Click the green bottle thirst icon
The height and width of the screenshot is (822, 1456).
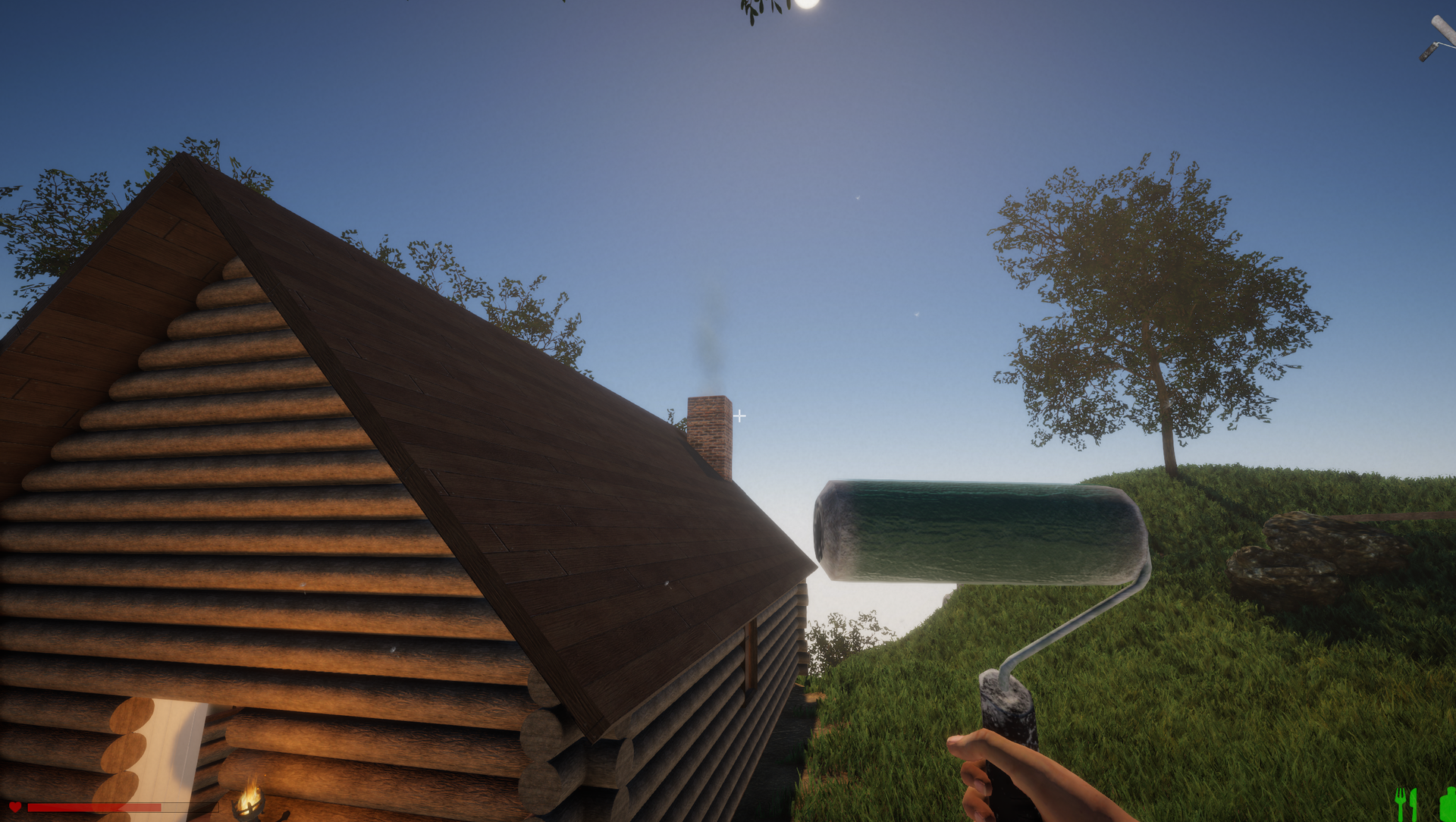pos(1447,804)
